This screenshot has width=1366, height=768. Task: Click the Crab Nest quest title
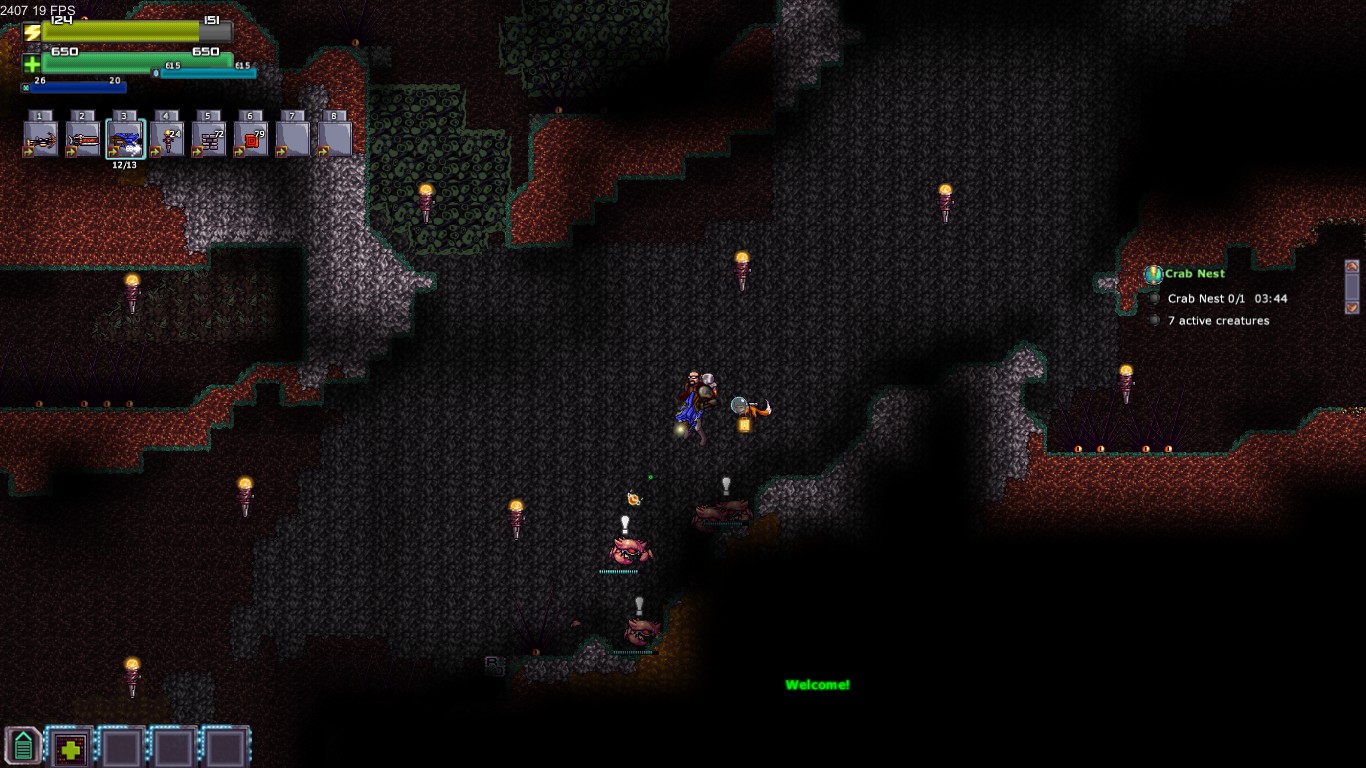pyautogui.click(x=1194, y=274)
